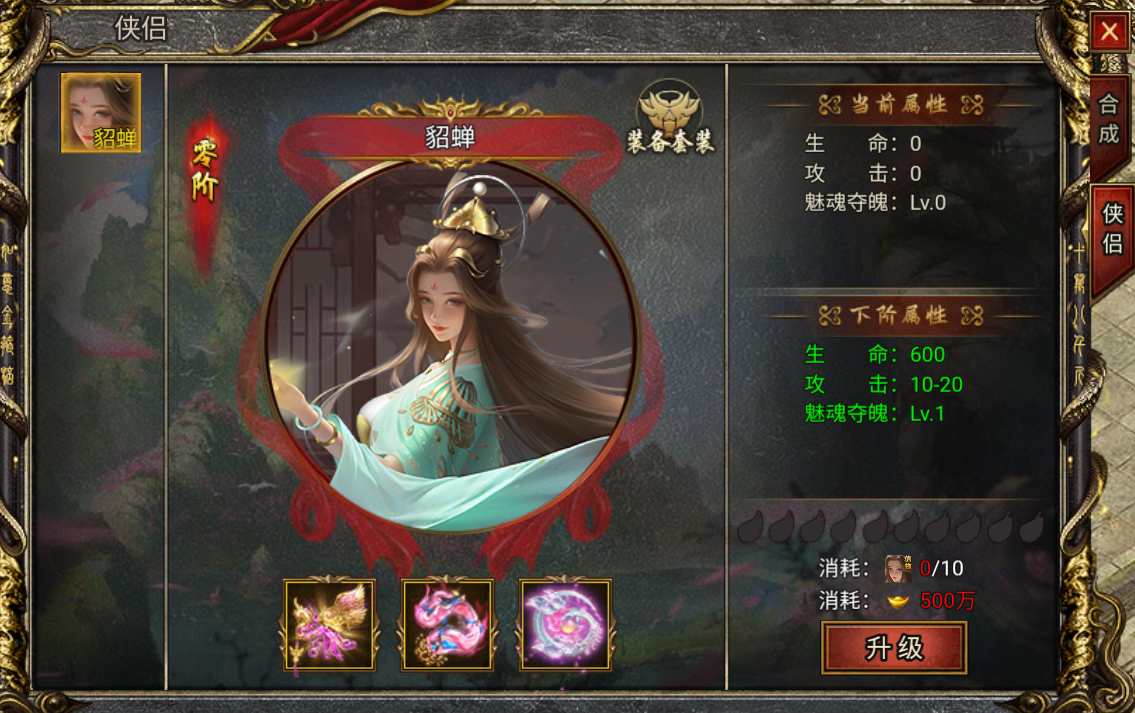Open the 装备套装 equipment set
Viewport: 1135px width, 713px height.
pyautogui.click(x=670, y=118)
